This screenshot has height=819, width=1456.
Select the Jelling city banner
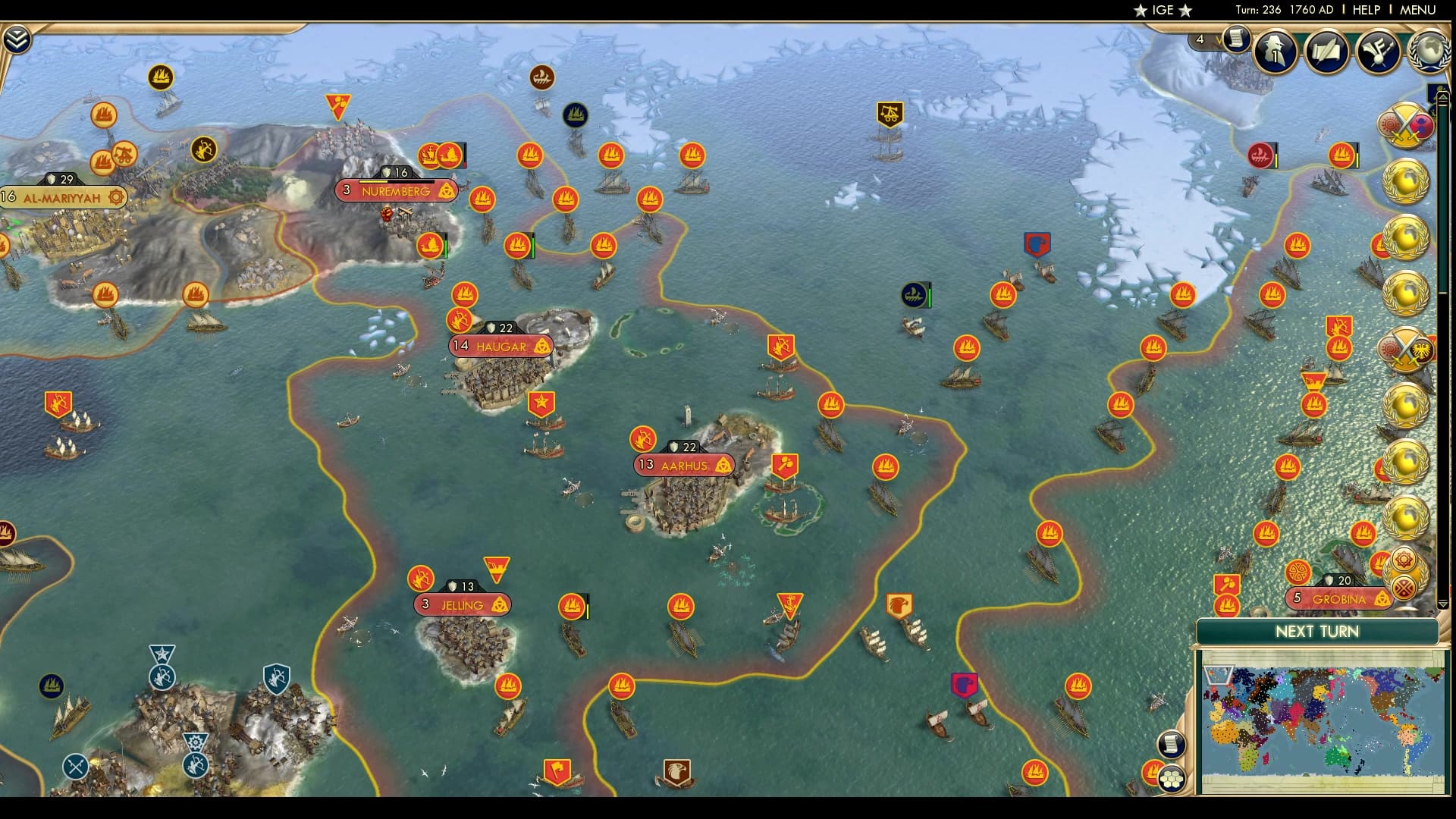[x=461, y=605]
